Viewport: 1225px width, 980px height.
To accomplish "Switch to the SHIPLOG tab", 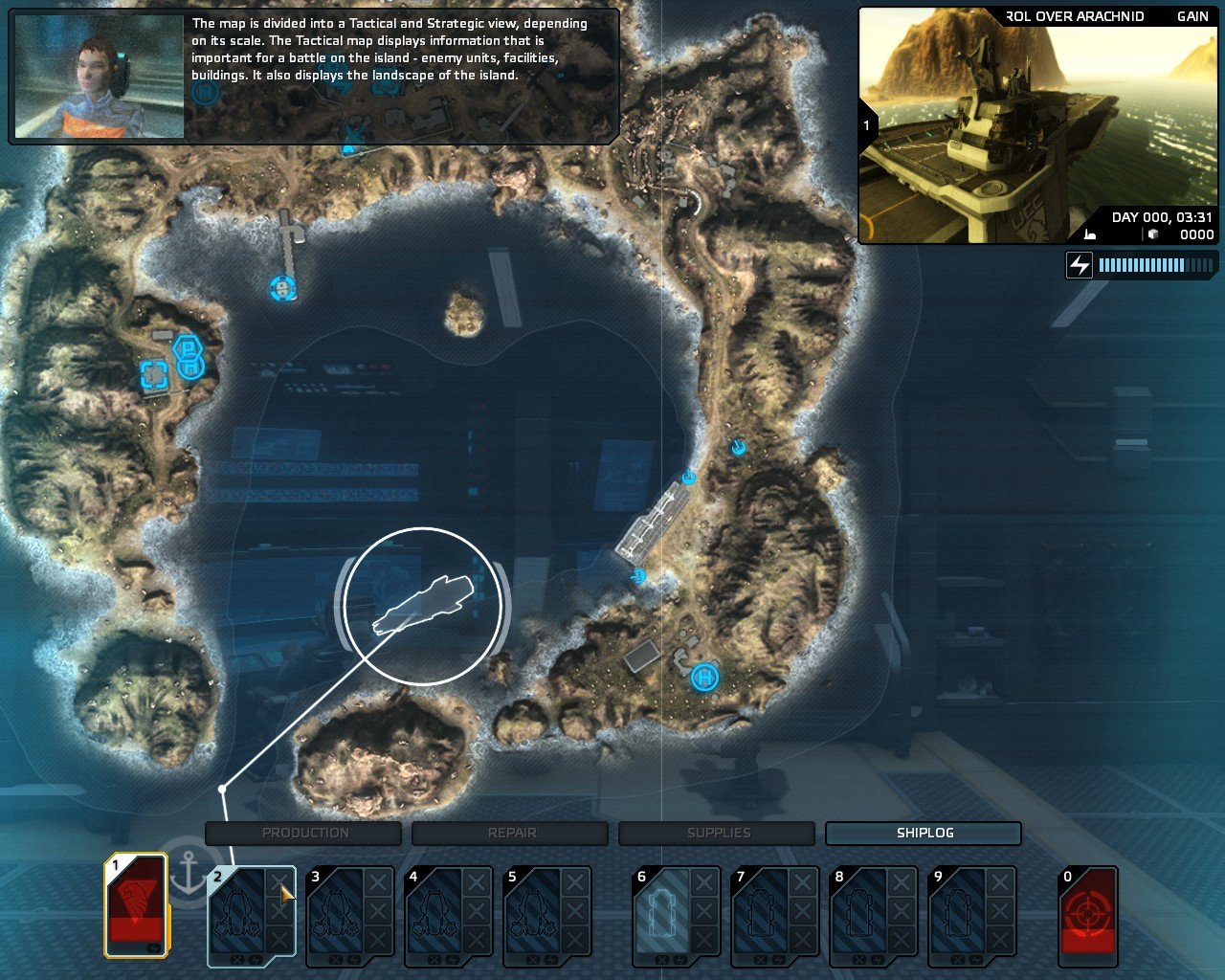I will point(924,833).
